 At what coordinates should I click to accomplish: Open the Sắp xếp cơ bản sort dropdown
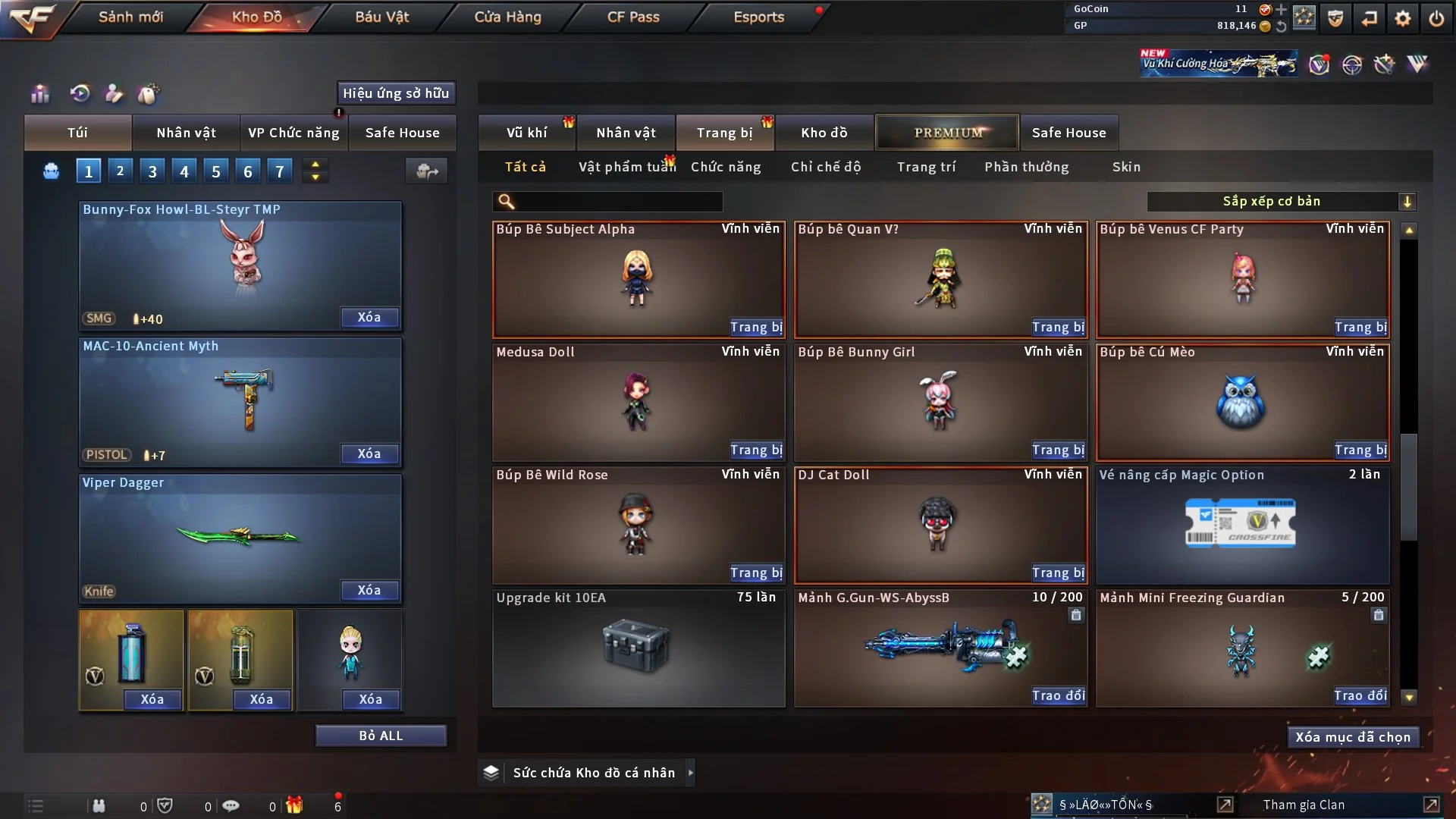(x=1281, y=202)
